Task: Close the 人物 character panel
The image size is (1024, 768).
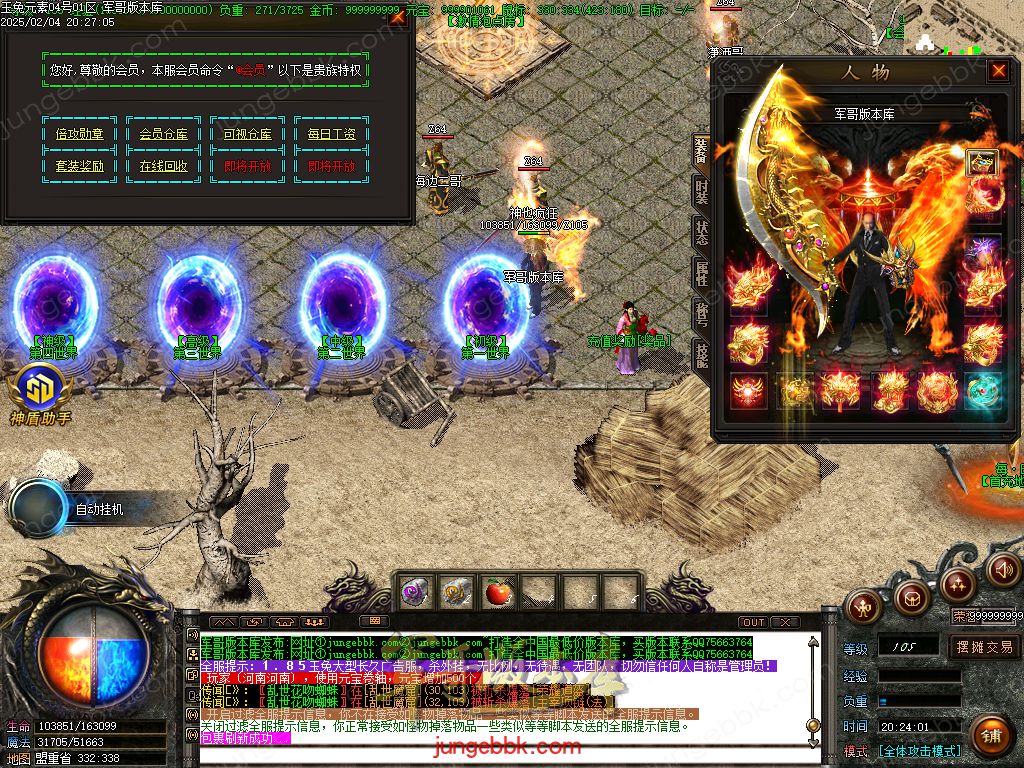Action: tap(998, 70)
